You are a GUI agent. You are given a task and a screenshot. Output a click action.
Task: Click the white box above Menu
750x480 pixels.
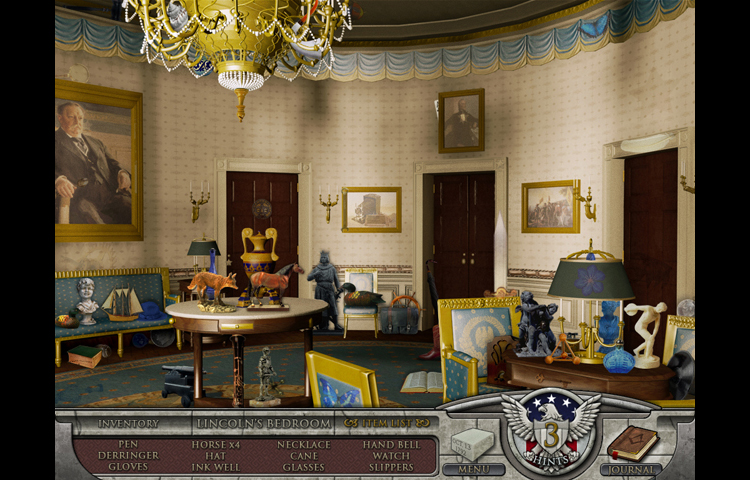[472, 443]
